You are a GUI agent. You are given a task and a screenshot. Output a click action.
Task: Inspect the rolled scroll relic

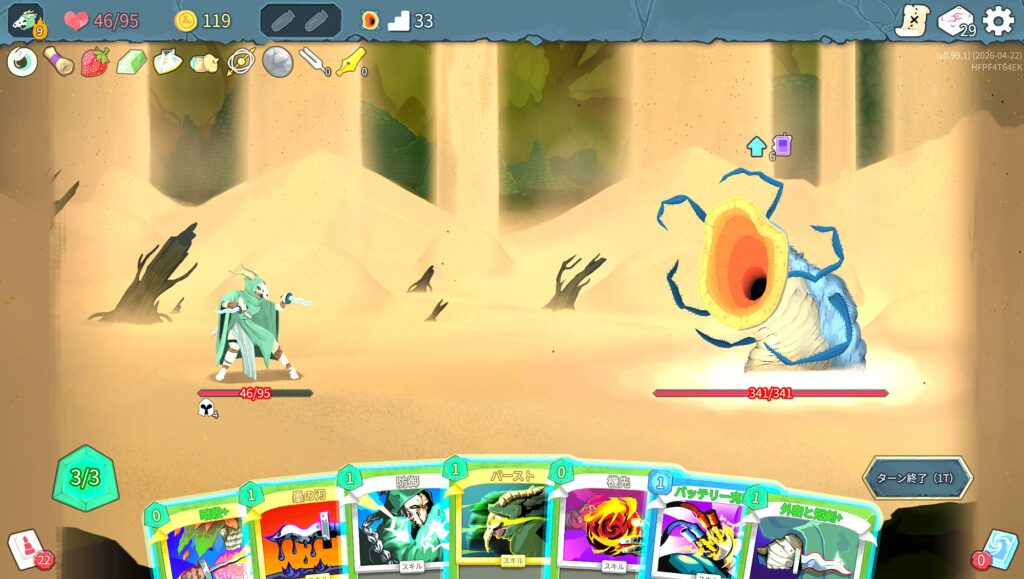(59, 62)
